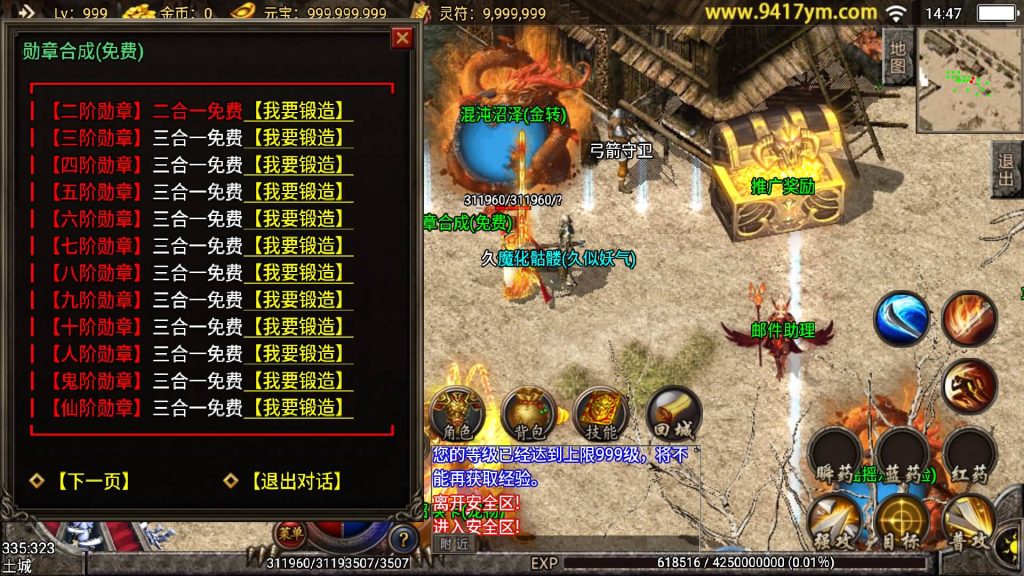1024x576 pixels.
Task: Choose 我要锻造 next to 十阶勋章
Action: pyautogui.click(x=298, y=327)
